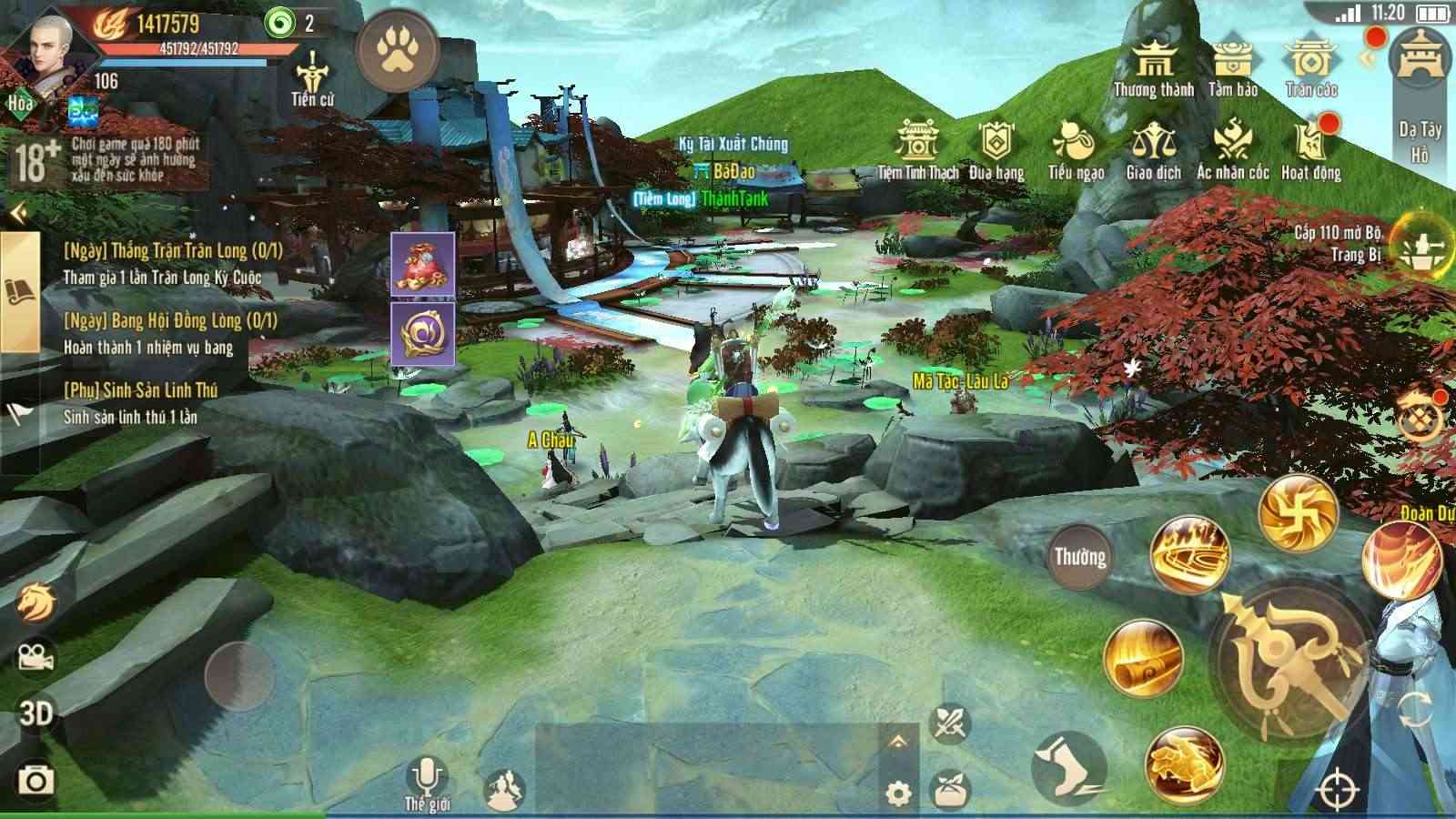The width and height of the screenshot is (1456, 819).
Task: Switch to the Thế giới chat channel
Action: (x=428, y=805)
